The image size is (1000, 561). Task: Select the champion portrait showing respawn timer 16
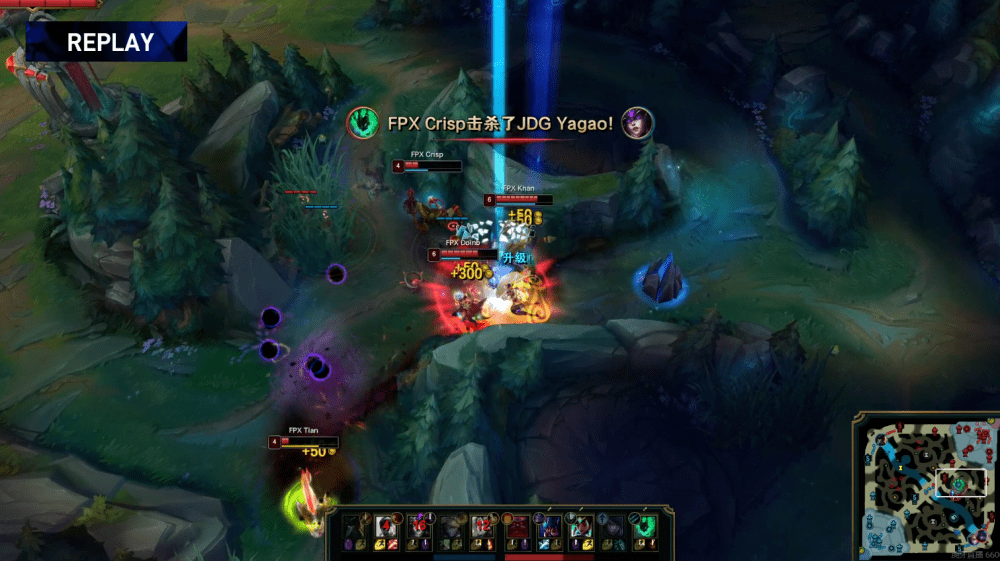click(420, 526)
